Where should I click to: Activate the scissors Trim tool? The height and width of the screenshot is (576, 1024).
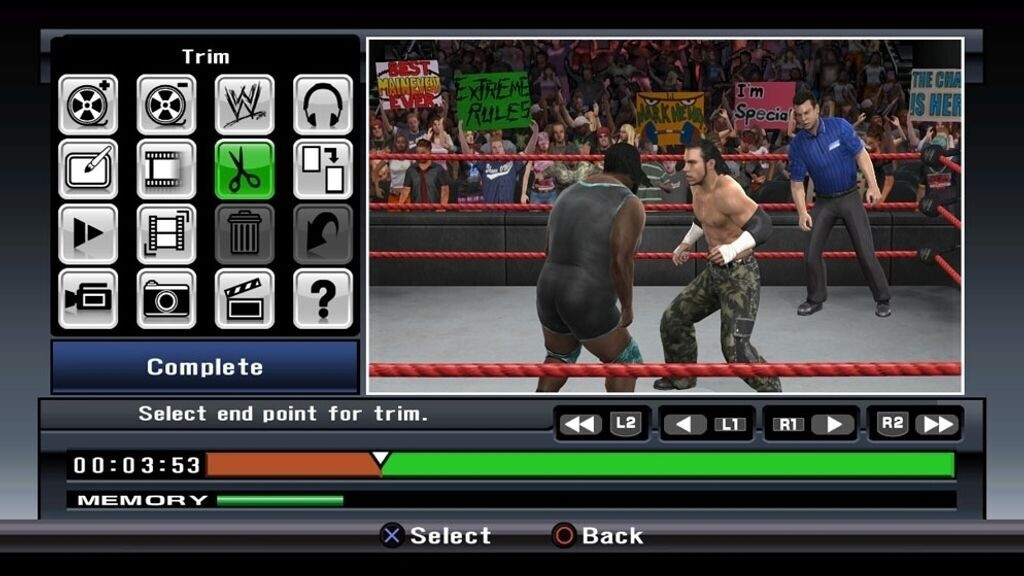[244, 169]
